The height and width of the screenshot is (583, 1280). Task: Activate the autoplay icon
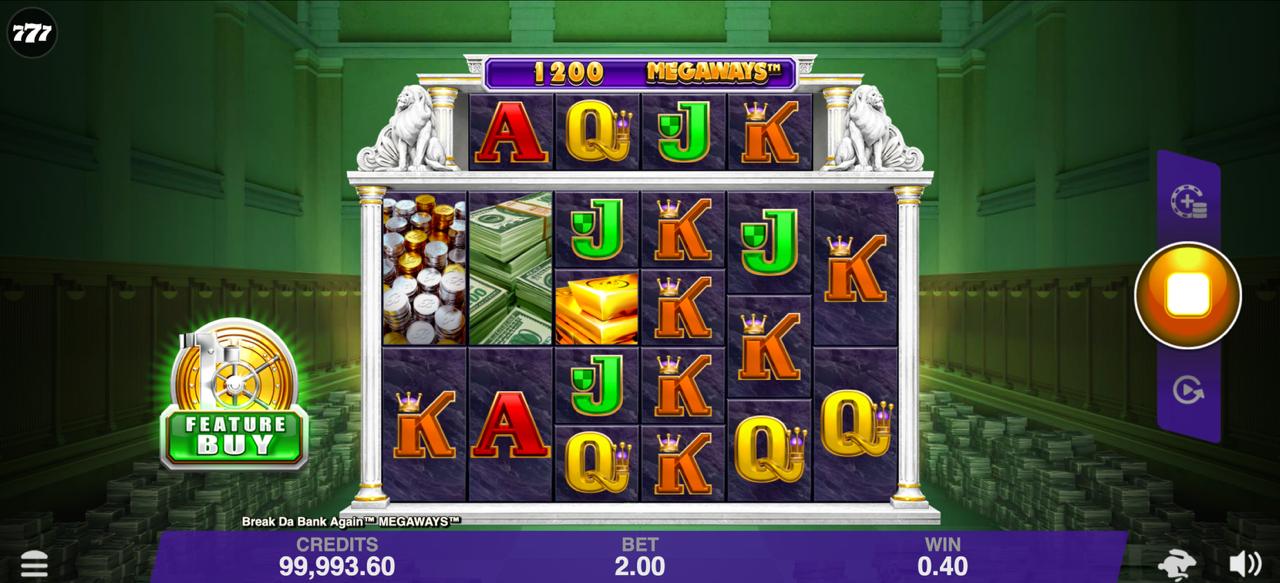(1187, 390)
